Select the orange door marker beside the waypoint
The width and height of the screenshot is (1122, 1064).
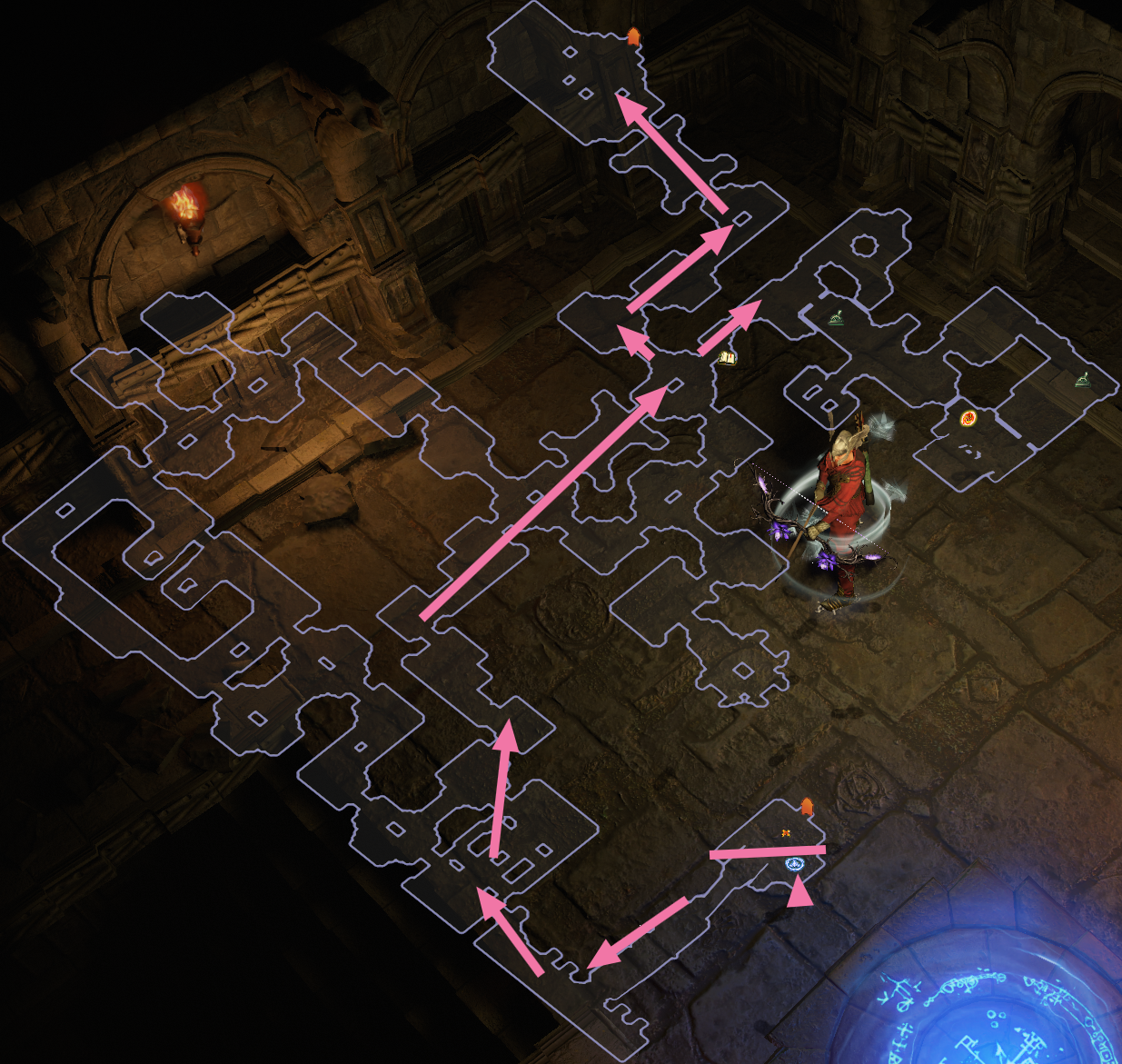pos(807,807)
